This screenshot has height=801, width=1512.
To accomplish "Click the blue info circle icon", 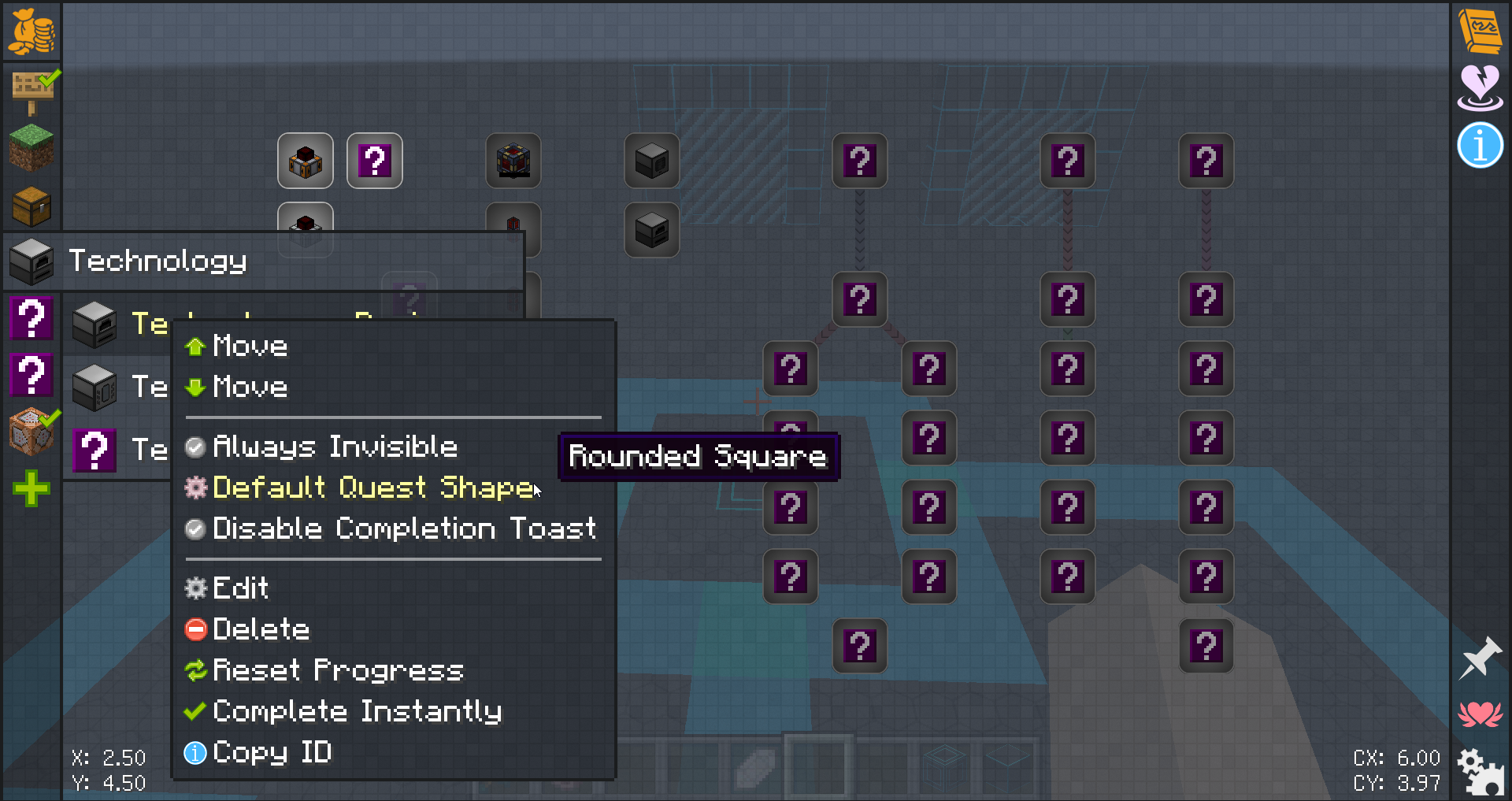I will tap(1480, 146).
